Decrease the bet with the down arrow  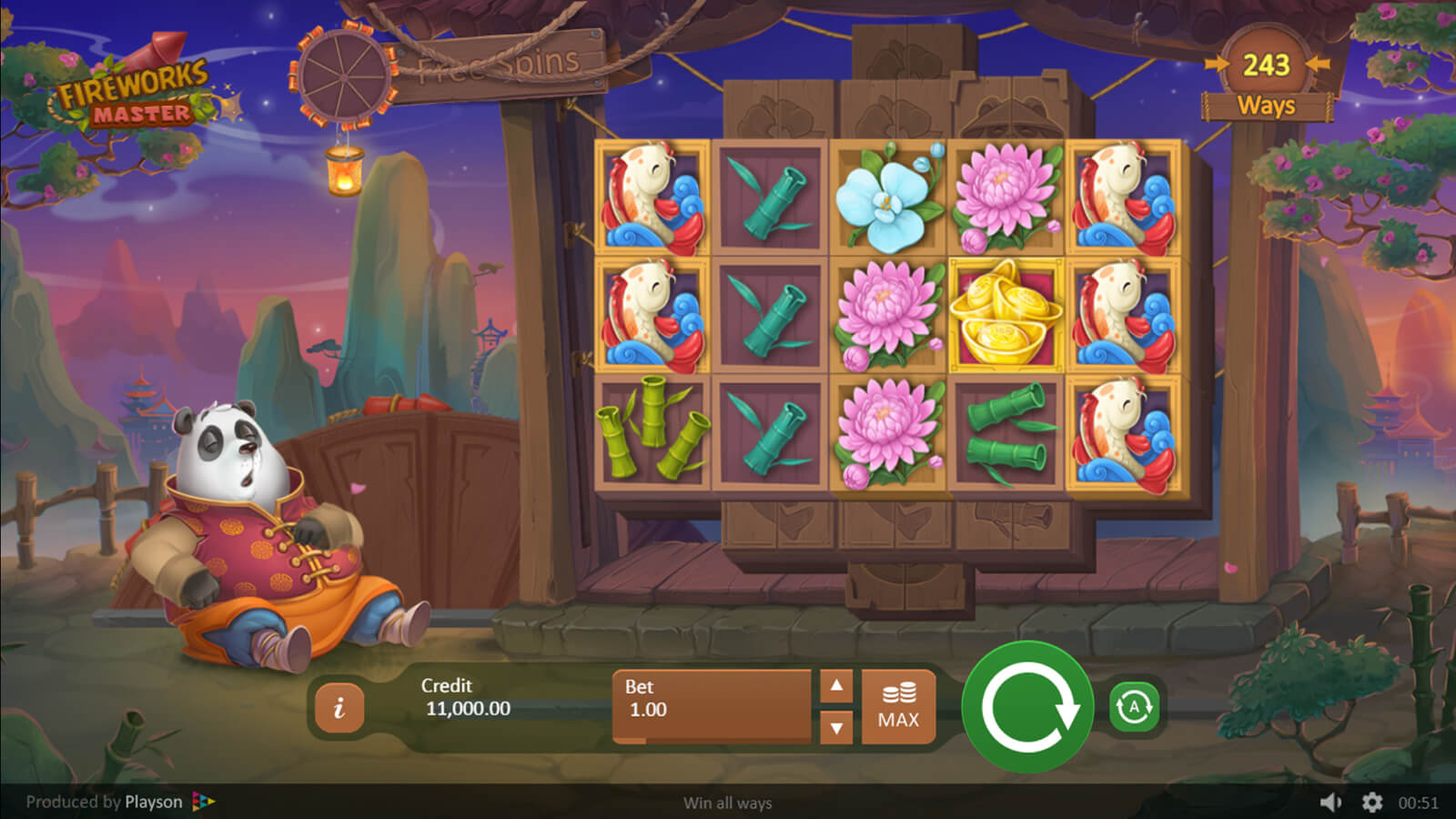pos(836,727)
